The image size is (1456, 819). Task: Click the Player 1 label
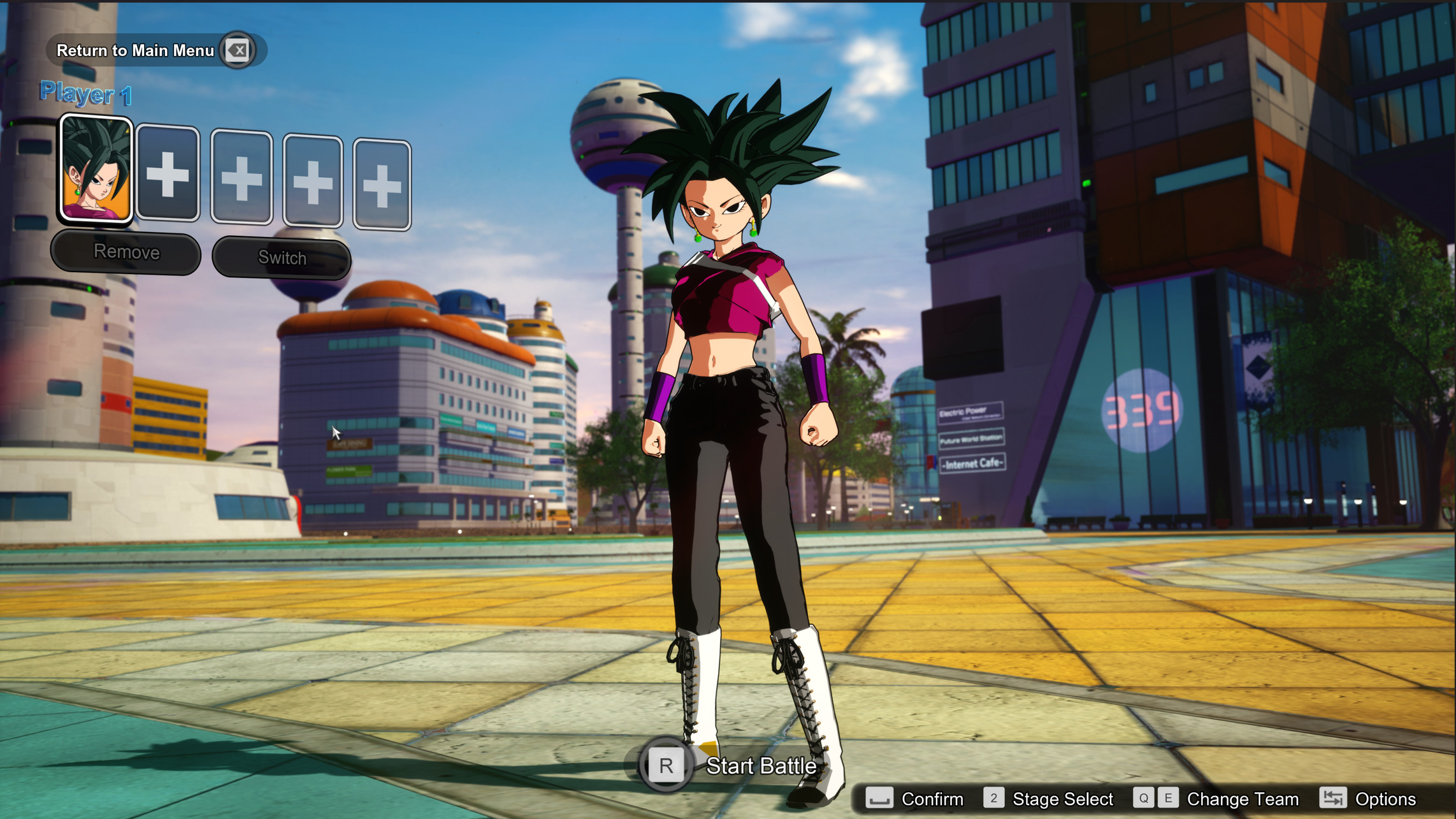86,94
